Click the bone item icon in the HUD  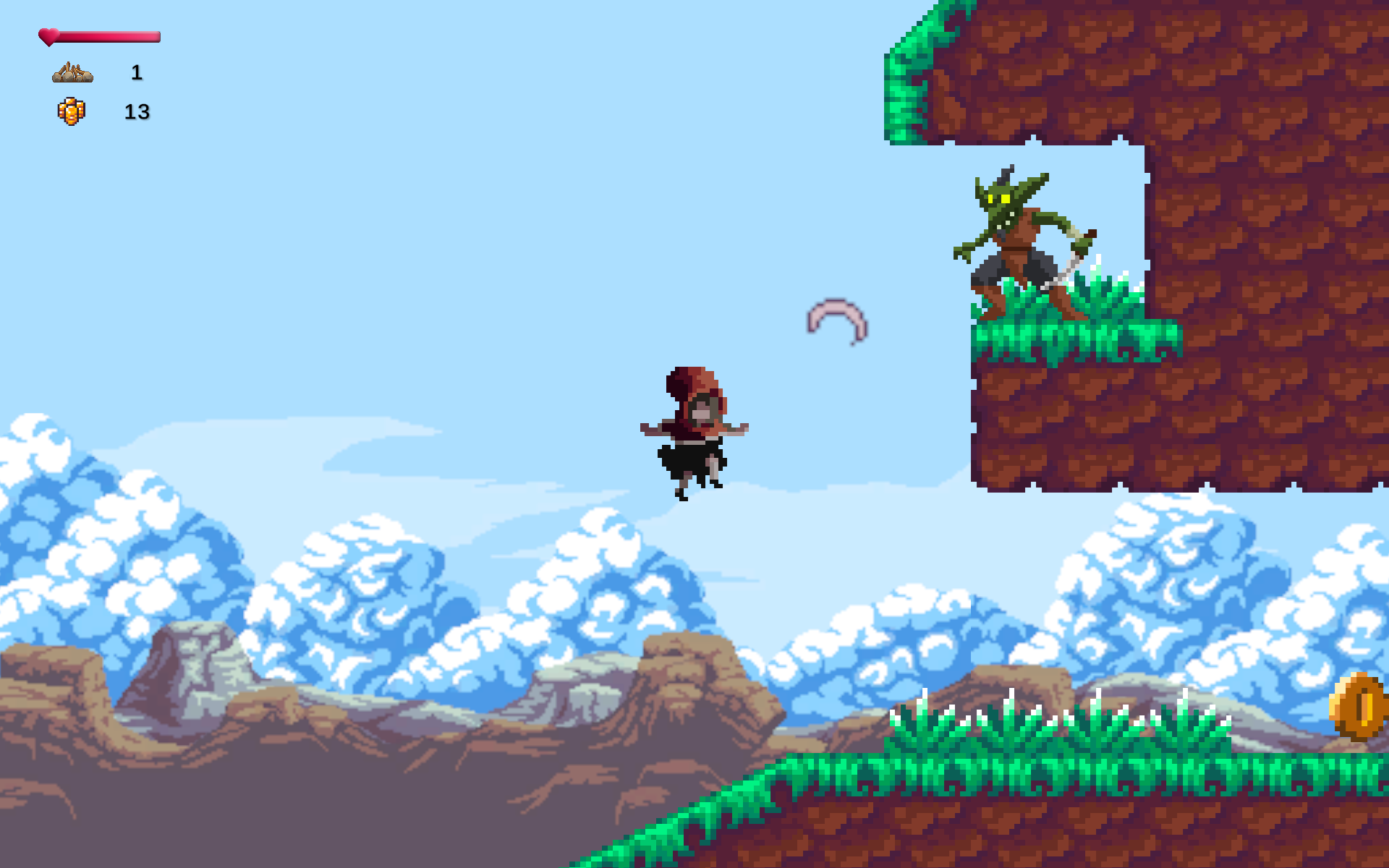[72, 72]
